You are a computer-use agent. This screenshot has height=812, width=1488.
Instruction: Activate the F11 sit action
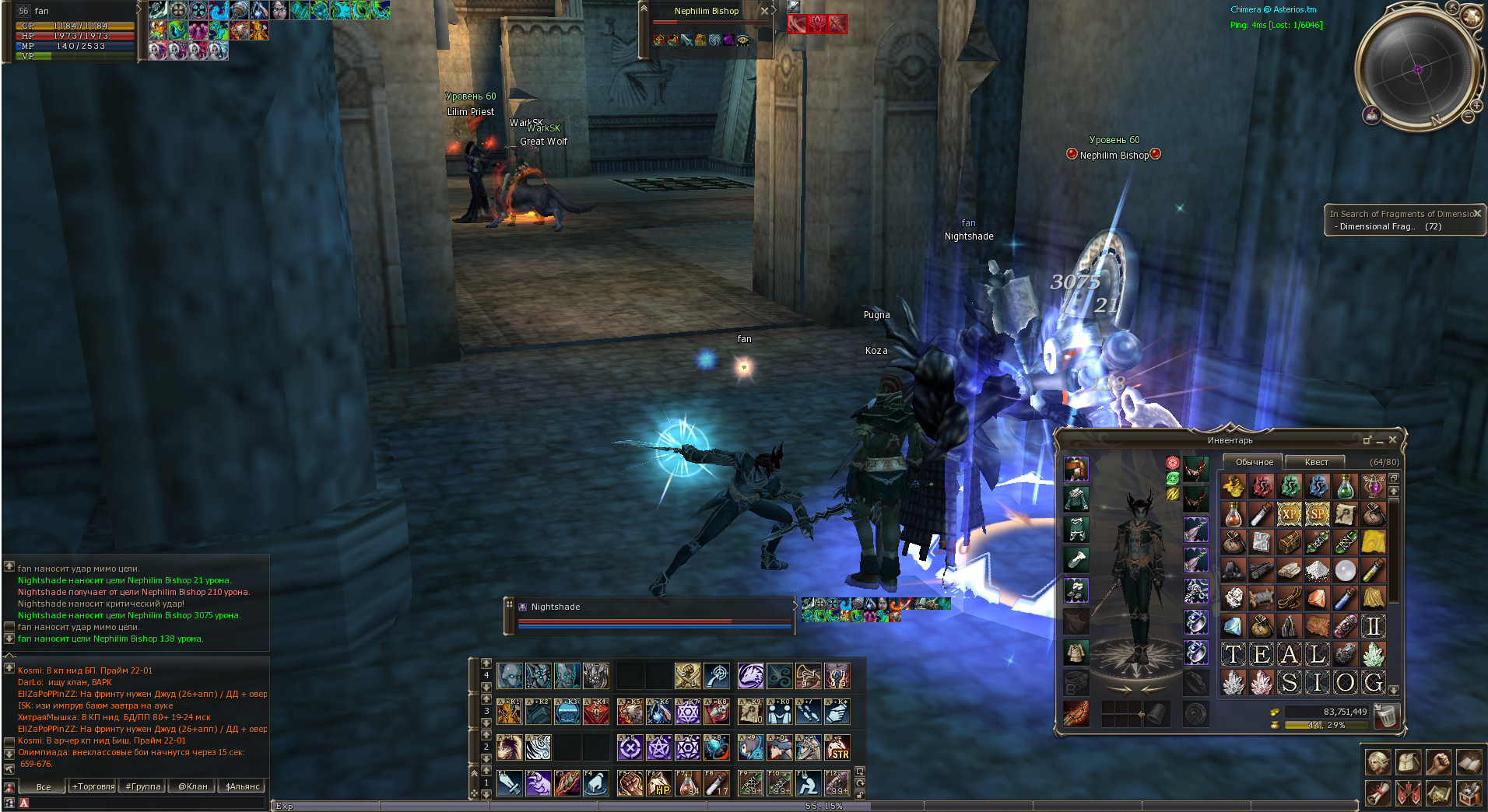click(809, 783)
